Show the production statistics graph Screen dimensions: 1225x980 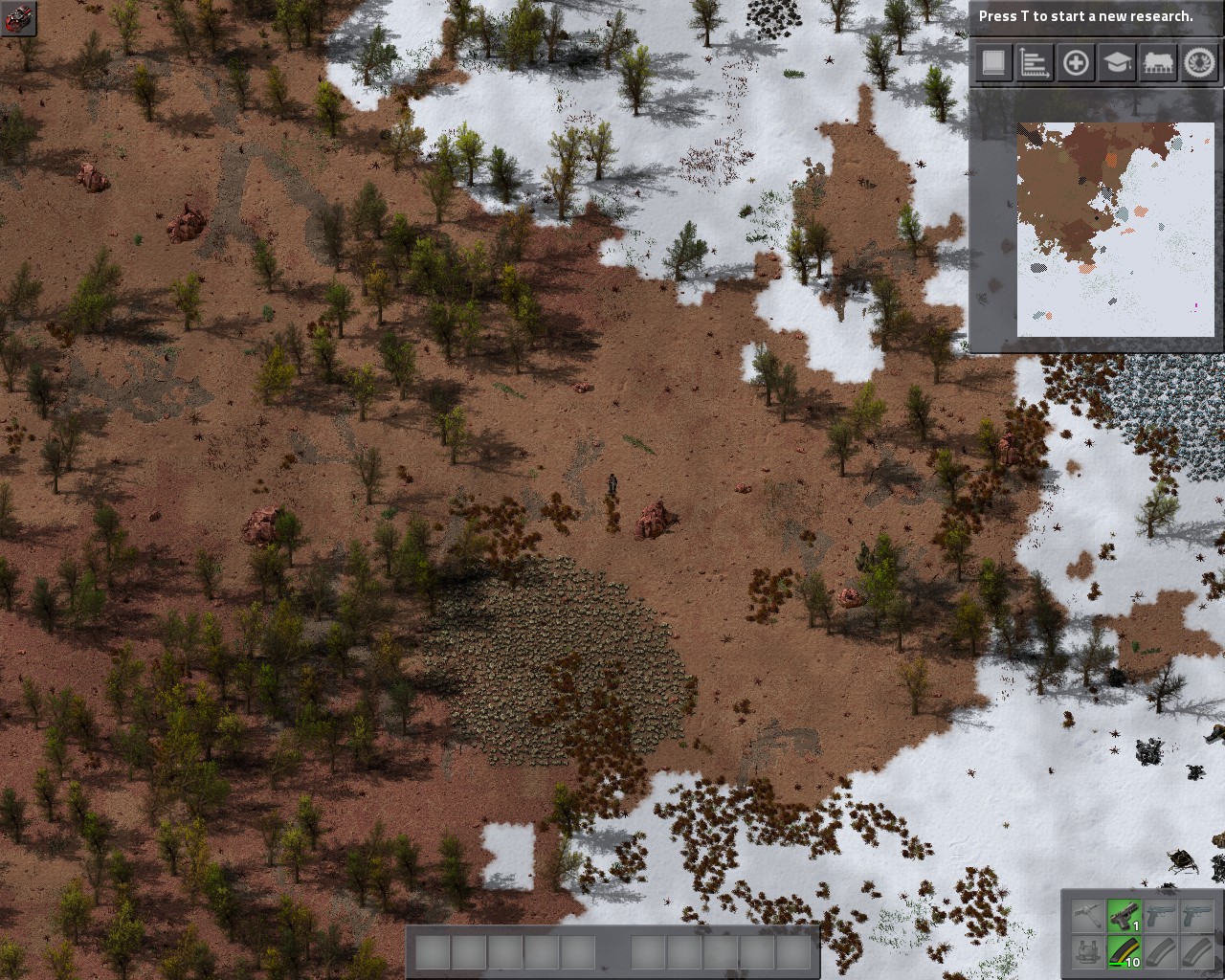point(1035,63)
